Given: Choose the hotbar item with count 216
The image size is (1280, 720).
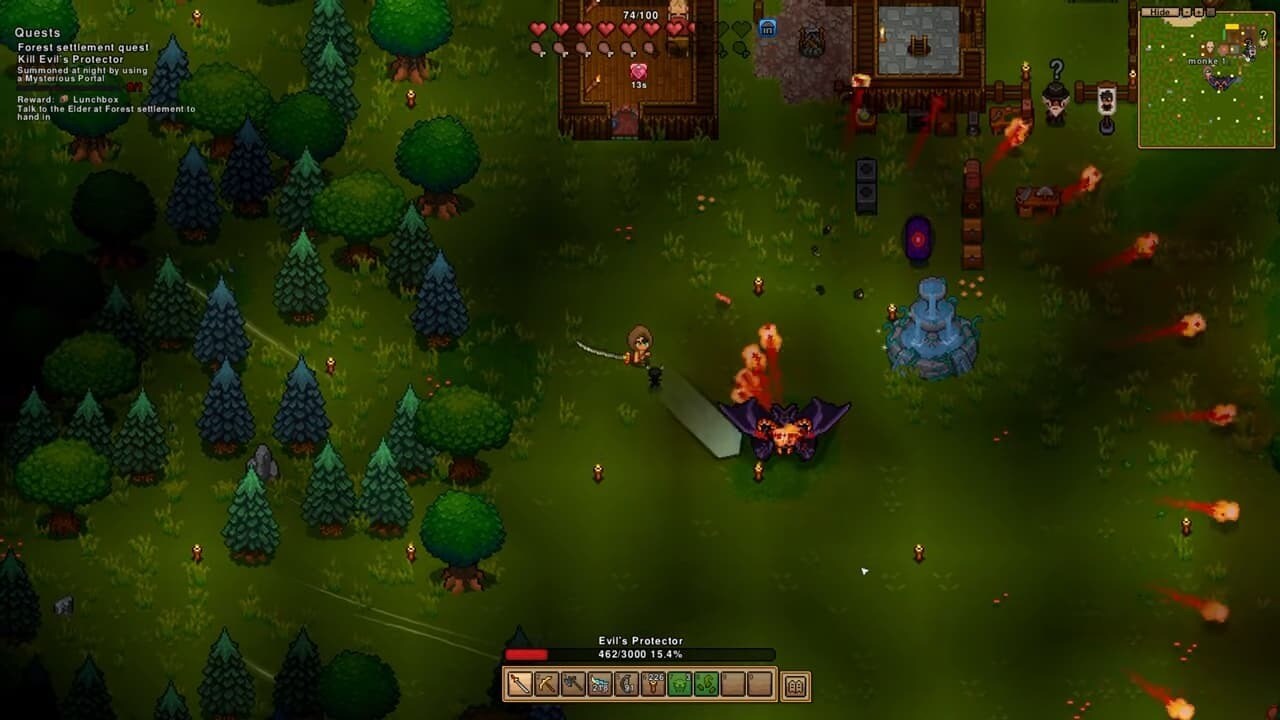Looking at the screenshot, I should (x=600, y=685).
